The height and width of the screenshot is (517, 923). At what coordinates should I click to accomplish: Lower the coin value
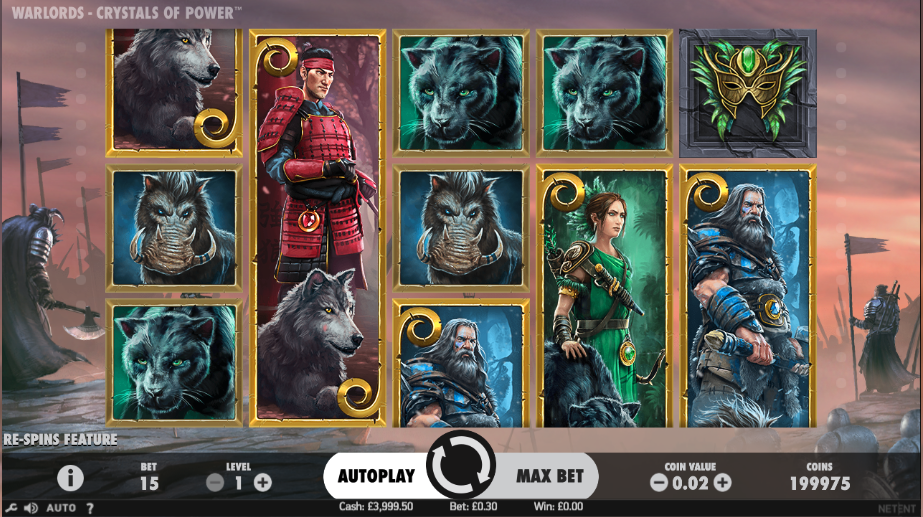658,482
